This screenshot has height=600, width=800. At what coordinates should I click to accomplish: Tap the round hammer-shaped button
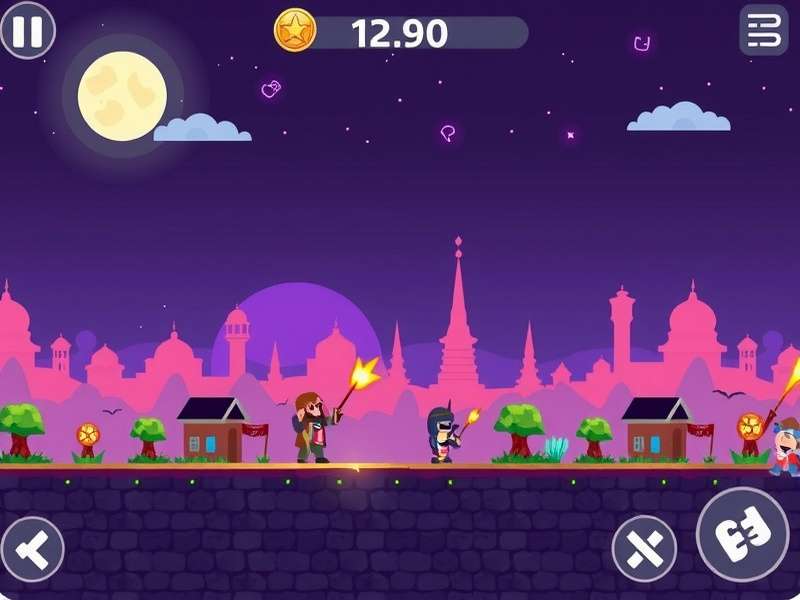coord(32,549)
